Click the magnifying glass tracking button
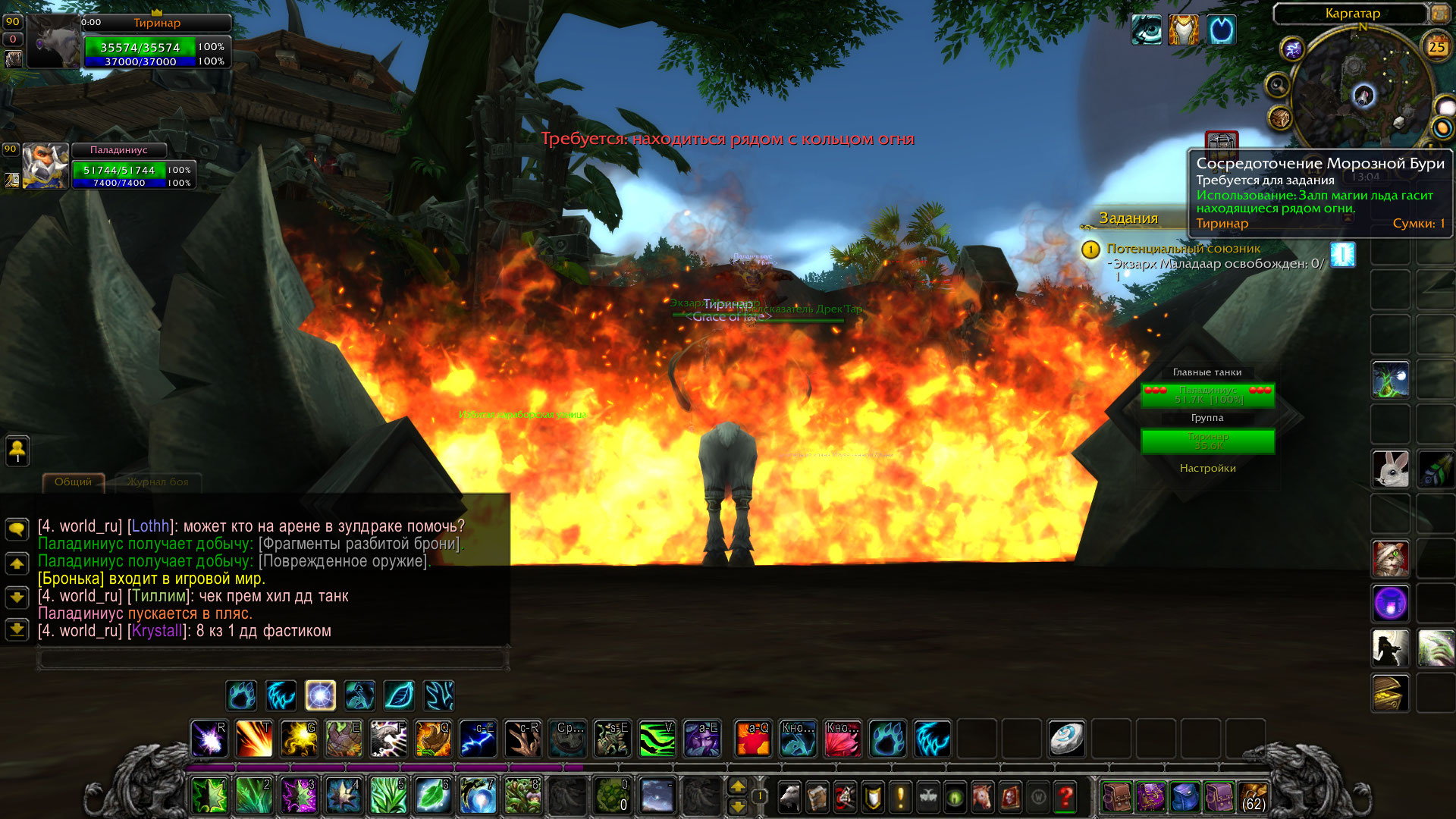 pyautogui.click(x=1278, y=84)
